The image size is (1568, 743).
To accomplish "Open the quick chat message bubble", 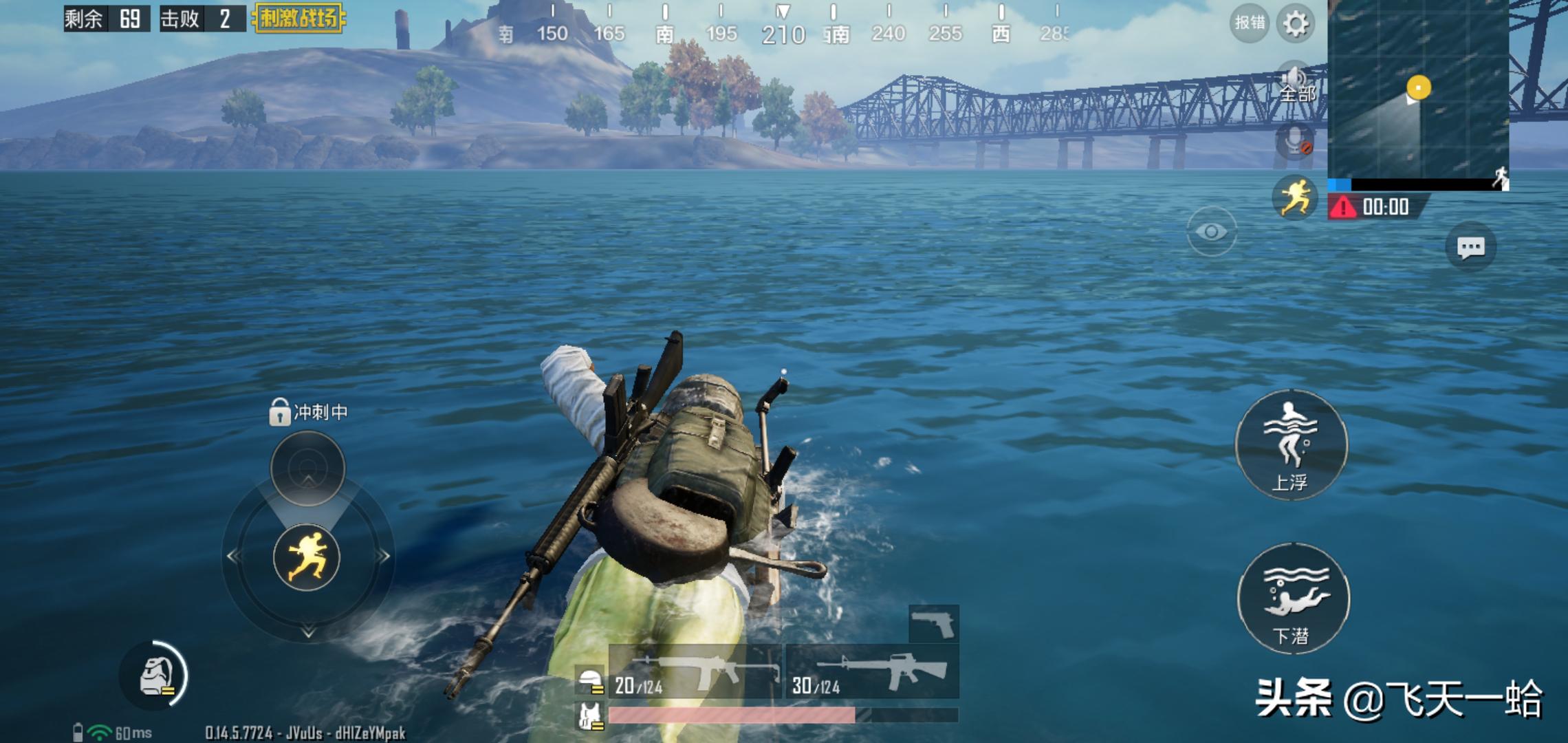I will [1470, 248].
